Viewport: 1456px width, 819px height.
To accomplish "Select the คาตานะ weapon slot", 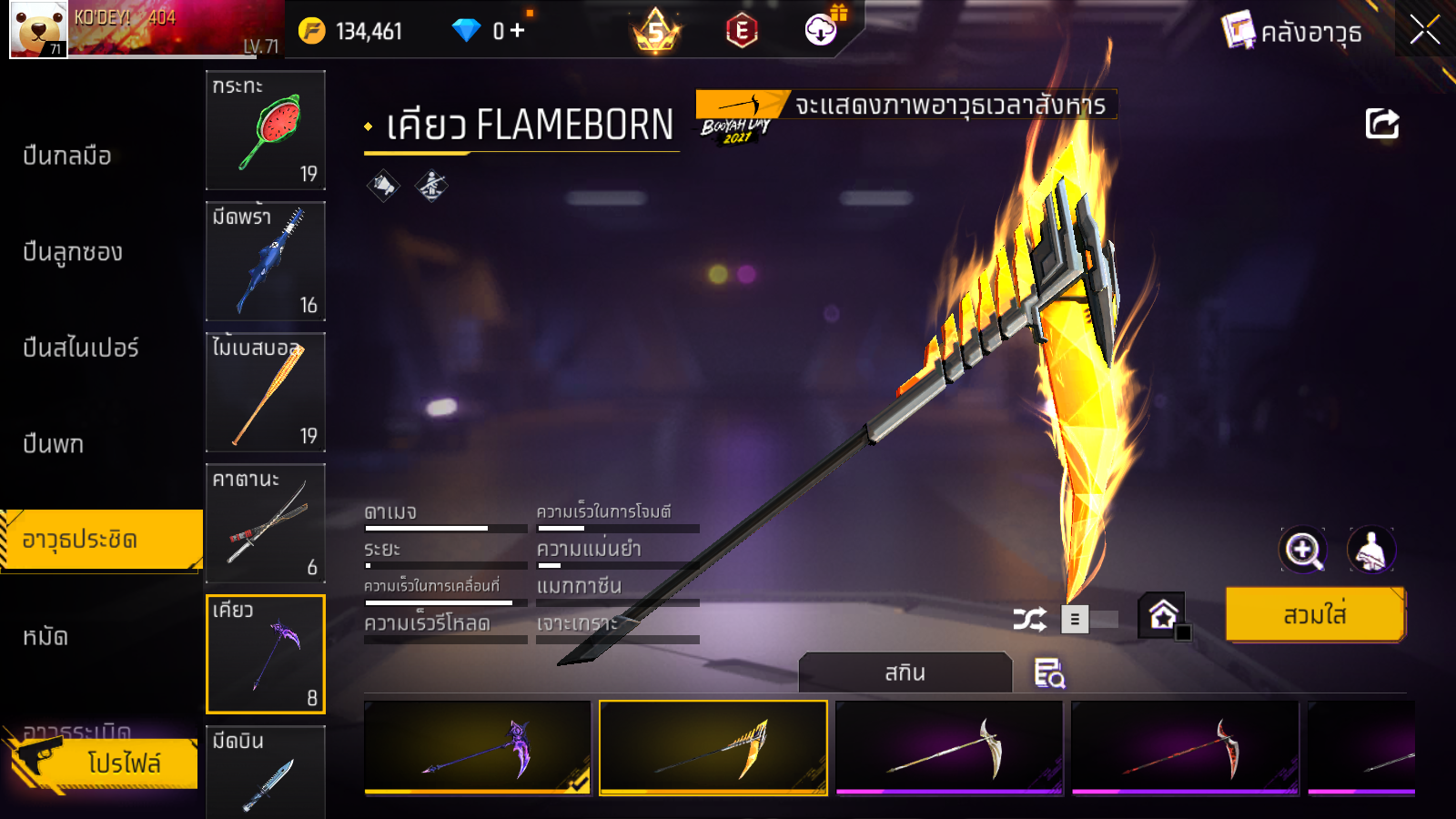I will coord(265,523).
